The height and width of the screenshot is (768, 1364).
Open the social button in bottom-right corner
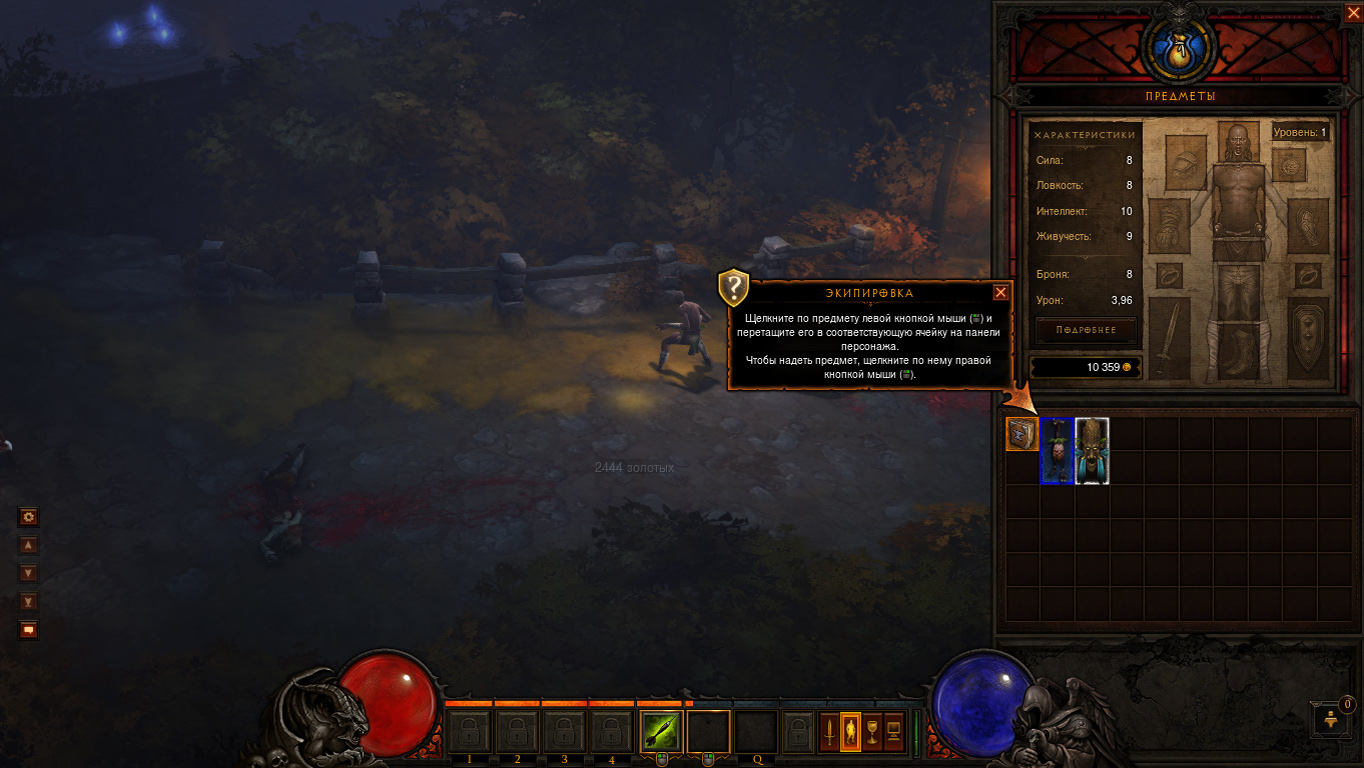(x=1331, y=718)
